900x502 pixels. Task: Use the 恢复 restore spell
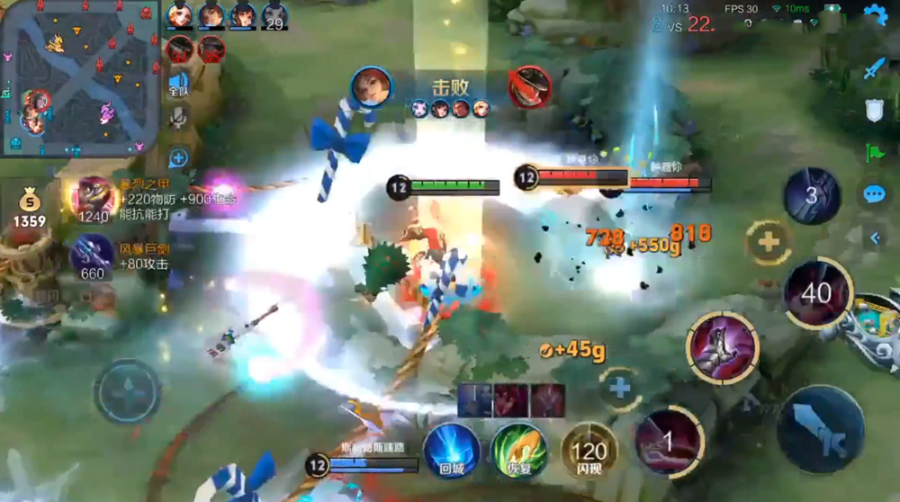point(518,451)
